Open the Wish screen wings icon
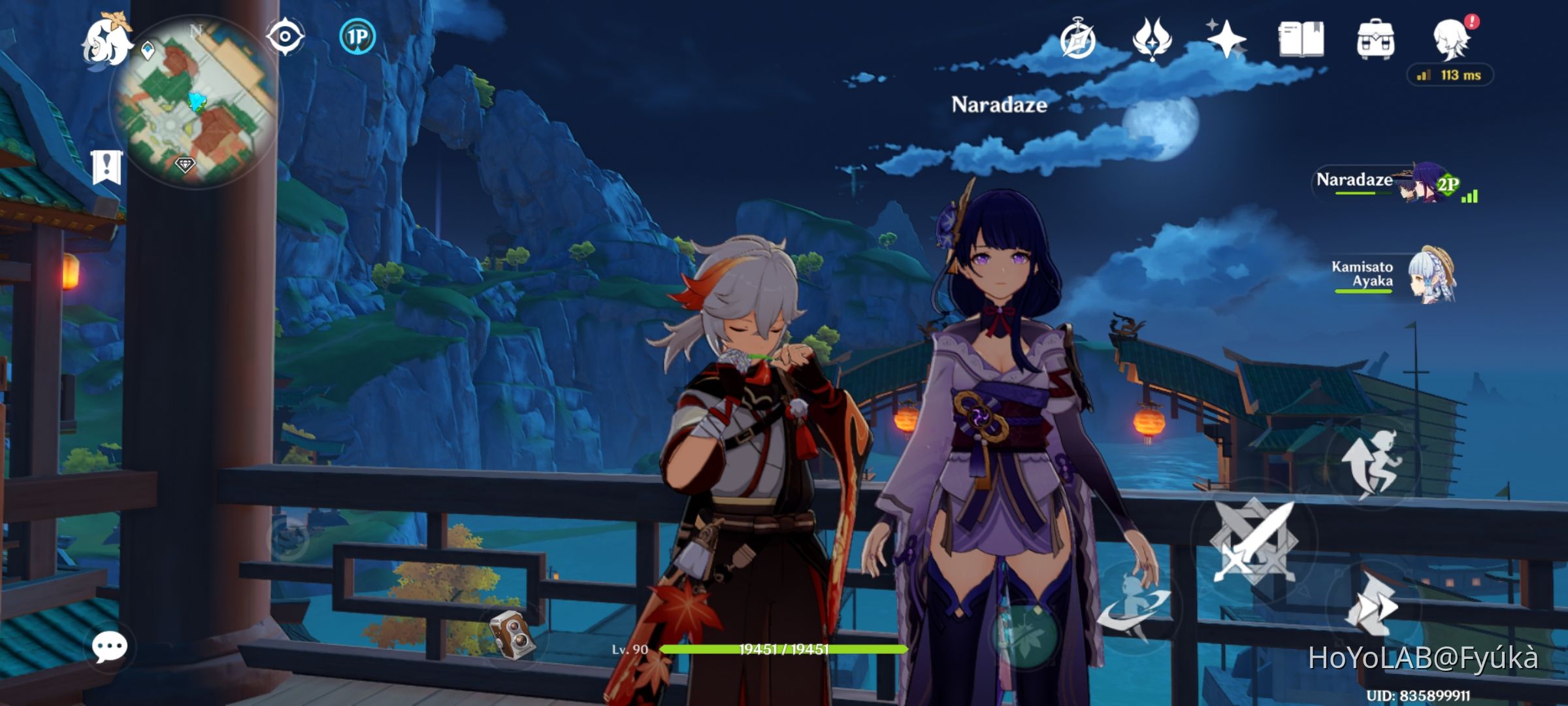 [x=1154, y=38]
